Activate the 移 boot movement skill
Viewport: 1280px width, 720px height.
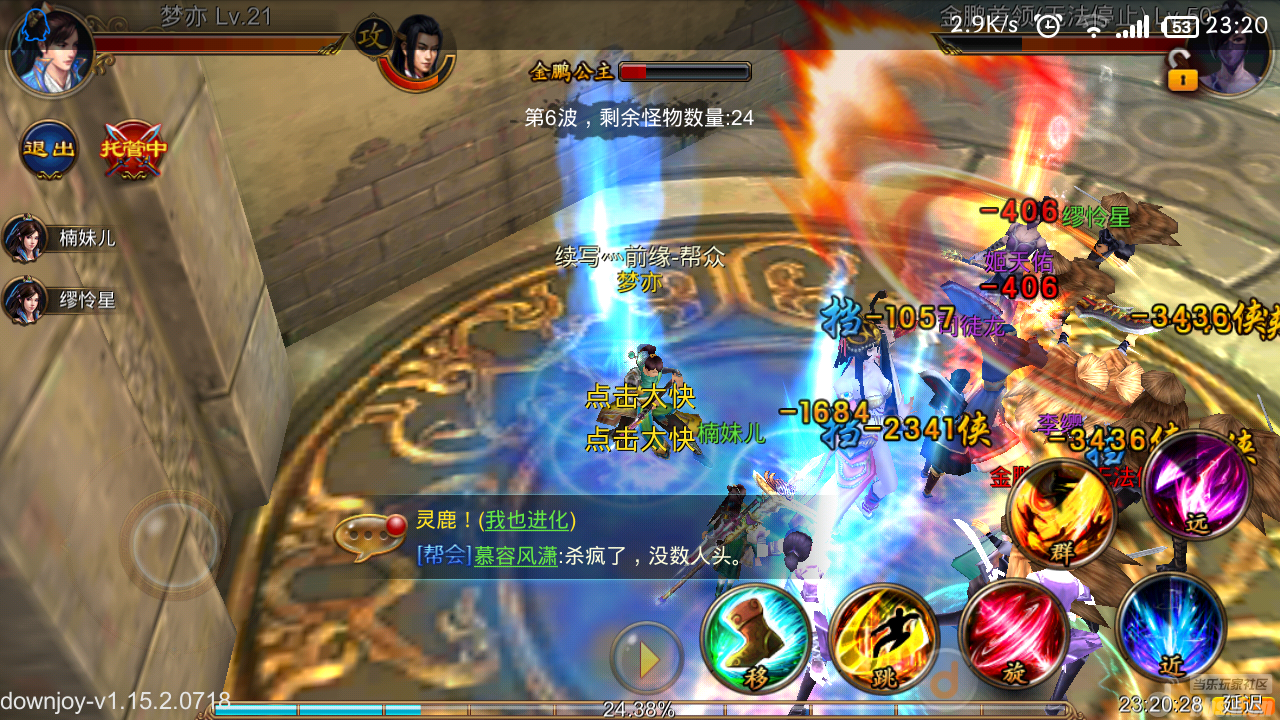(756, 639)
